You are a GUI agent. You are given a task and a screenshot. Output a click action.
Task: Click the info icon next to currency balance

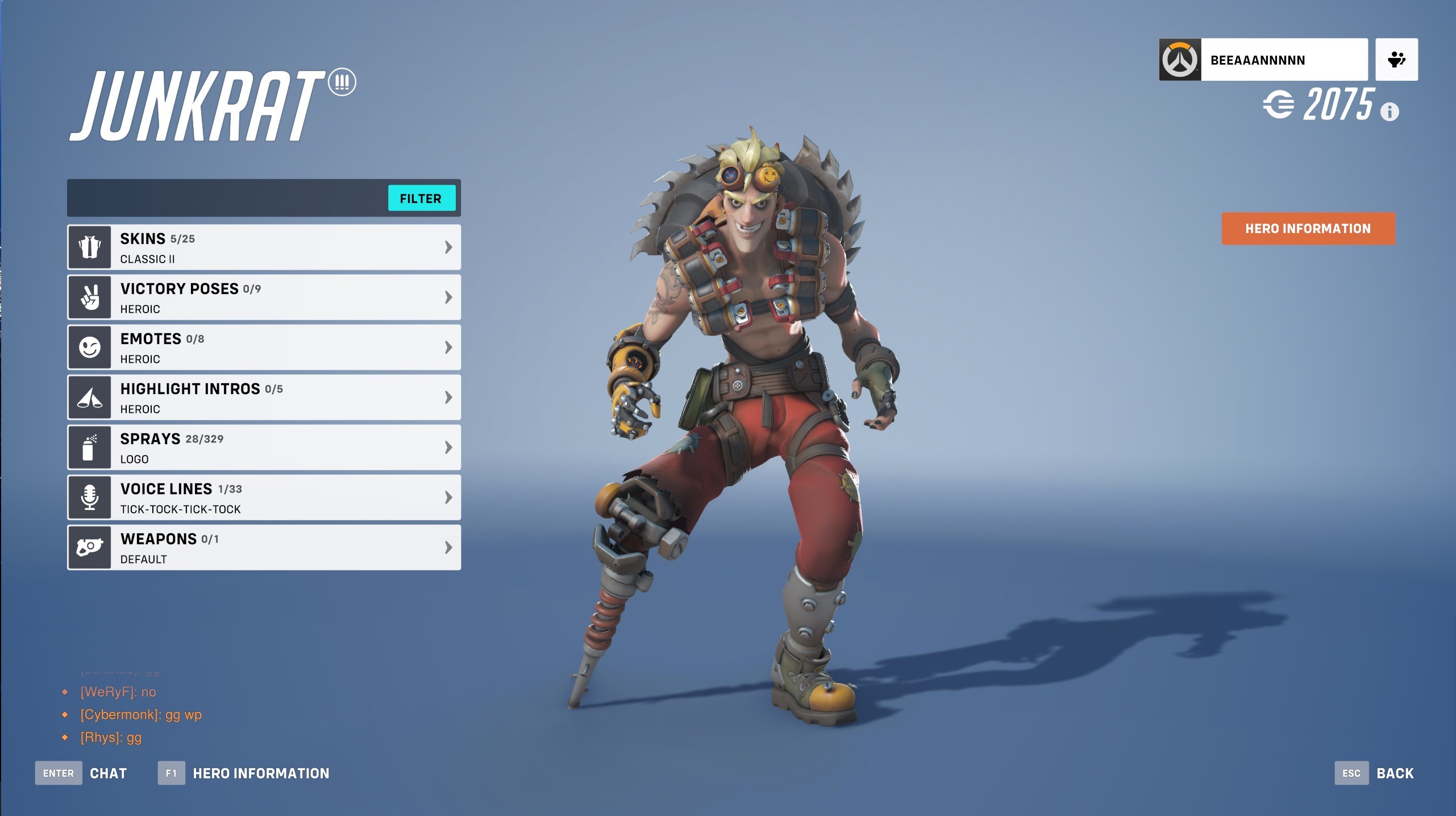pos(1390,113)
